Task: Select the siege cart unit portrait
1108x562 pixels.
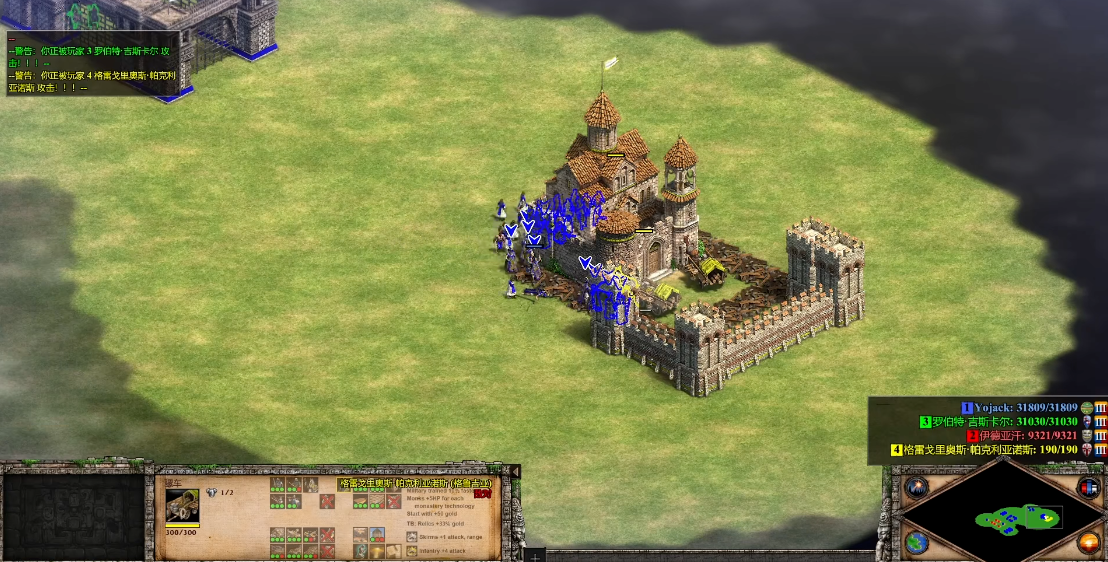Action: point(182,506)
